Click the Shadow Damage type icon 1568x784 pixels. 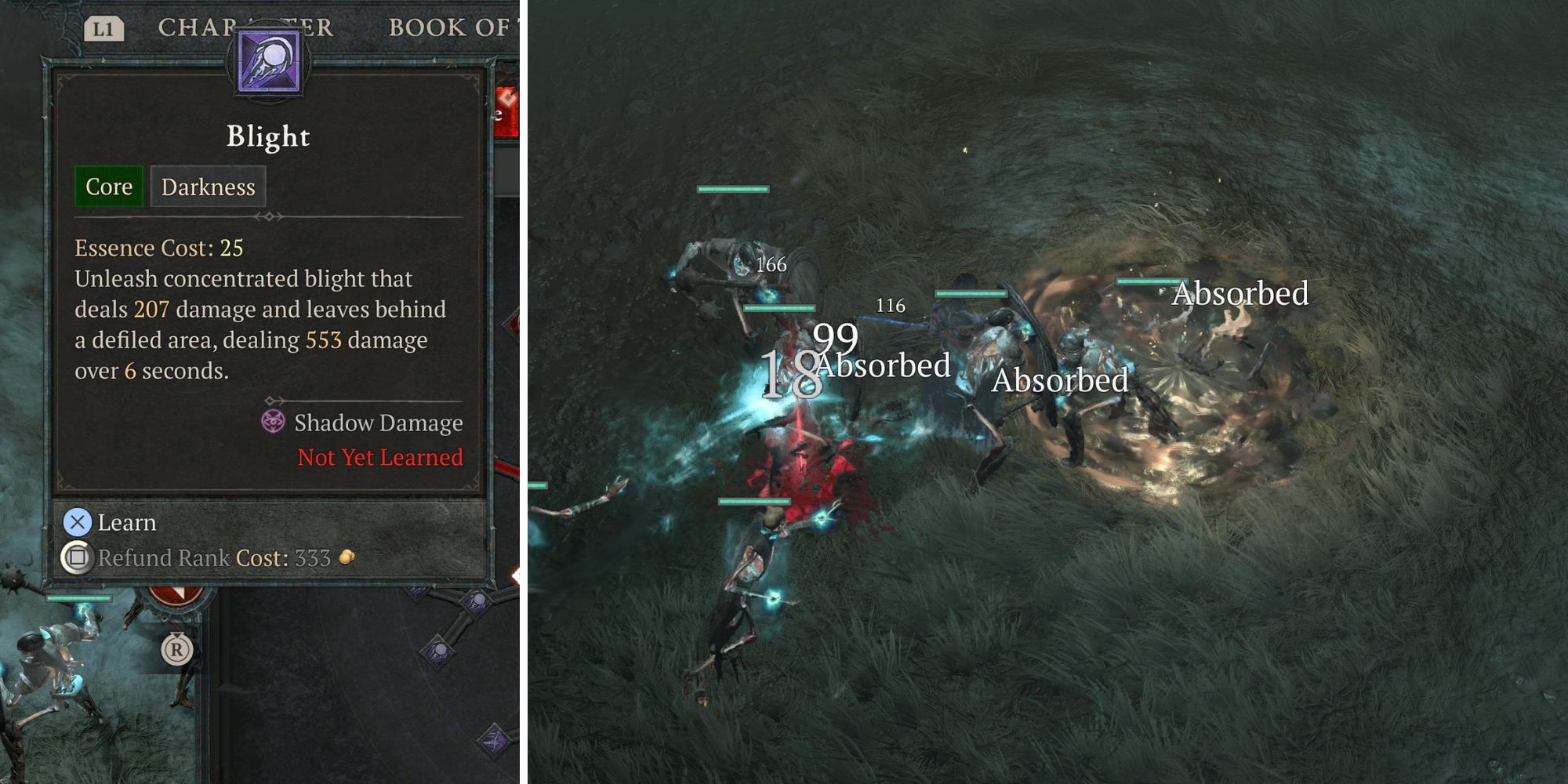pyautogui.click(x=274, y=423)
